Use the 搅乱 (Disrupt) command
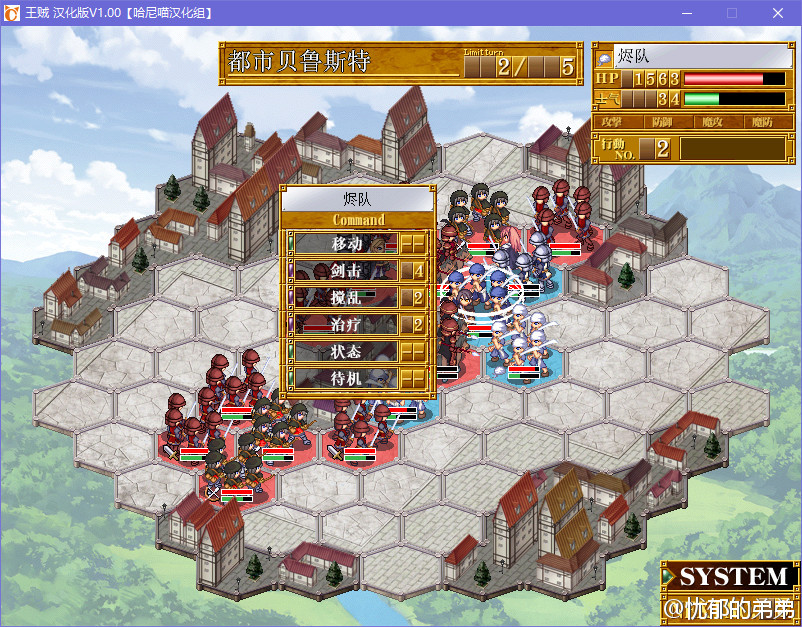 point(346,297)
